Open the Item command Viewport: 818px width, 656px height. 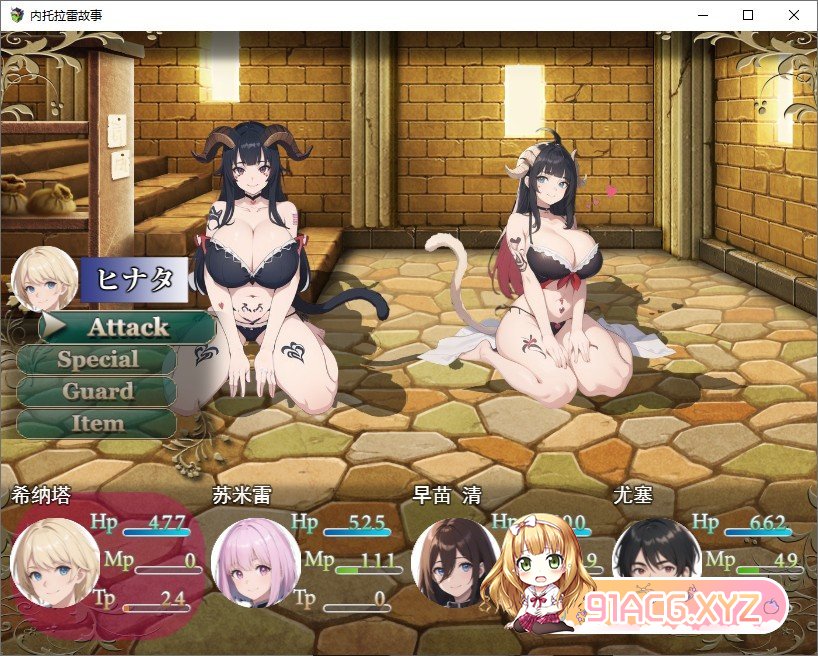(97, 423)
